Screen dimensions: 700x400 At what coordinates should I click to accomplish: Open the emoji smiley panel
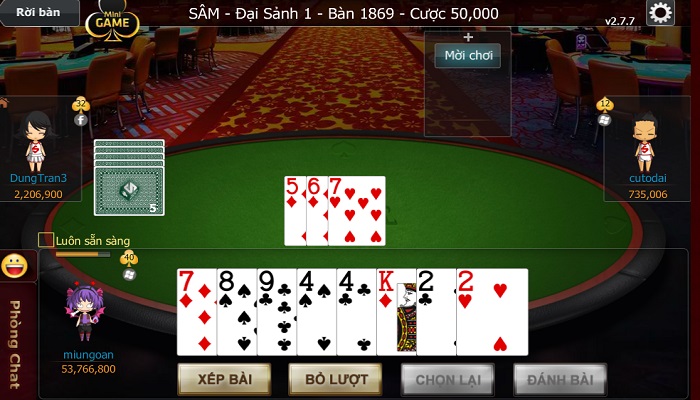(x=14, y=266)
